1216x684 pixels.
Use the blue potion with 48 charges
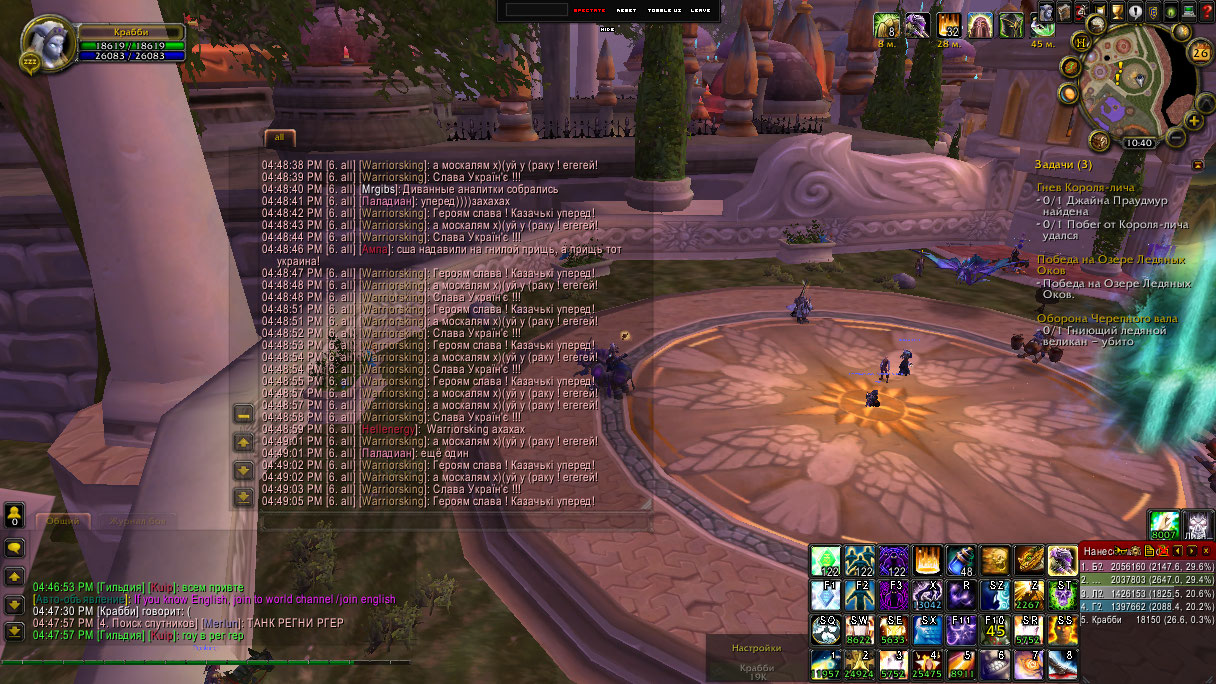(x=961, y=560)
